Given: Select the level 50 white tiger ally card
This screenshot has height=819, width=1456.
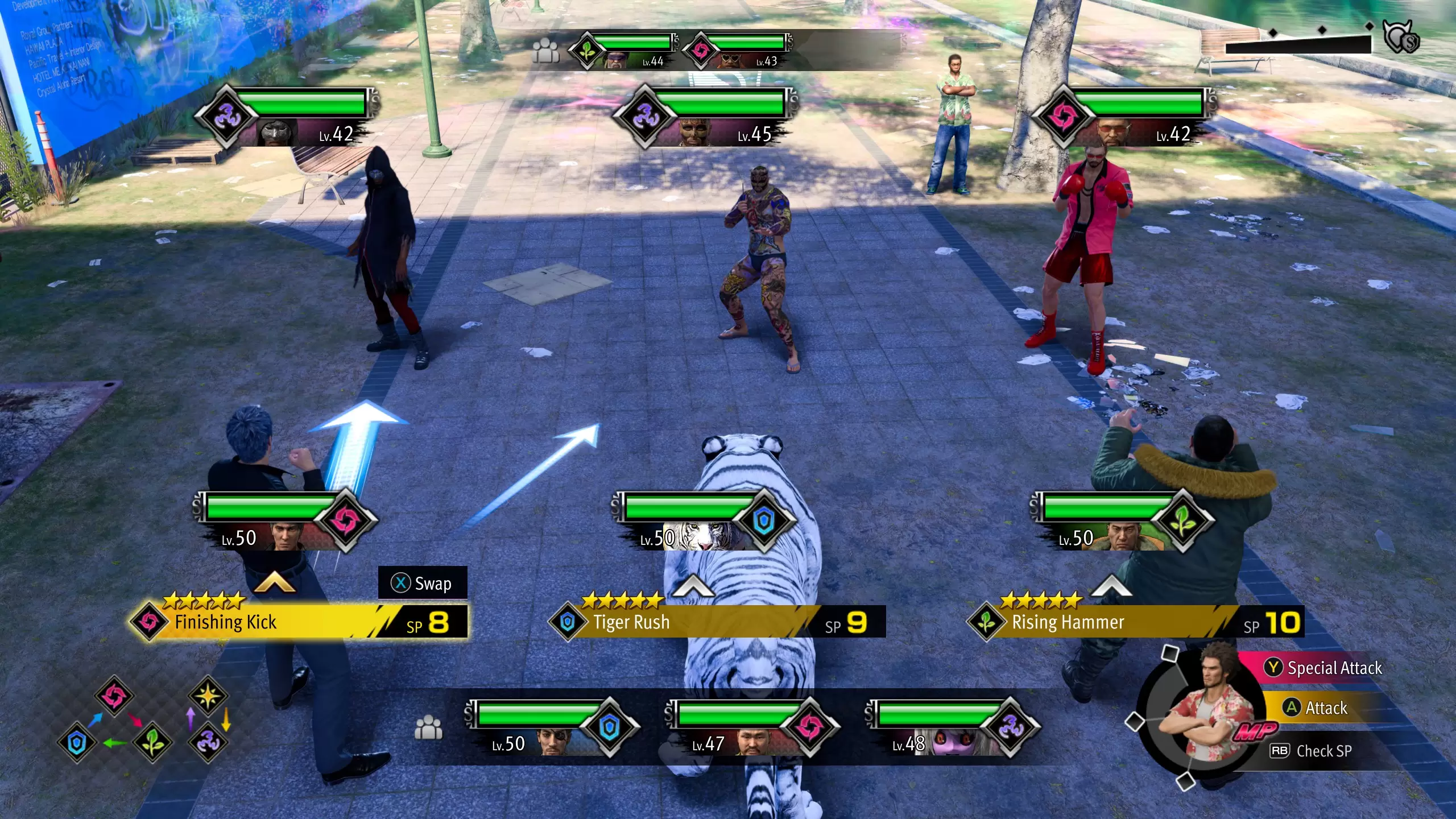Looking at the screenshot, I should [703, 522].
